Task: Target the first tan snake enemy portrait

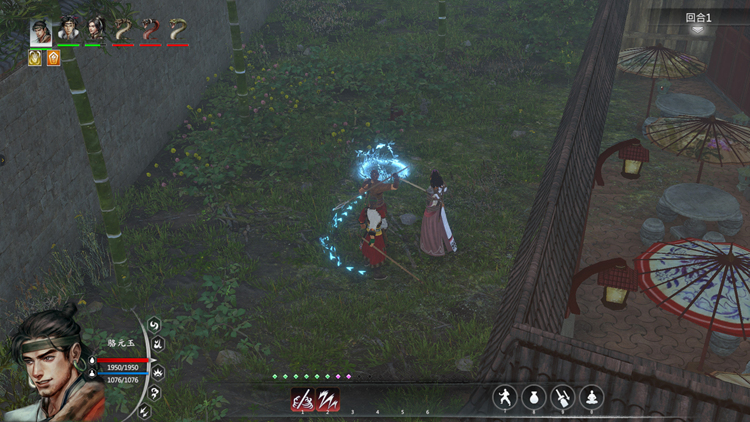Action: pyautogui.click(x=123, y=29)
